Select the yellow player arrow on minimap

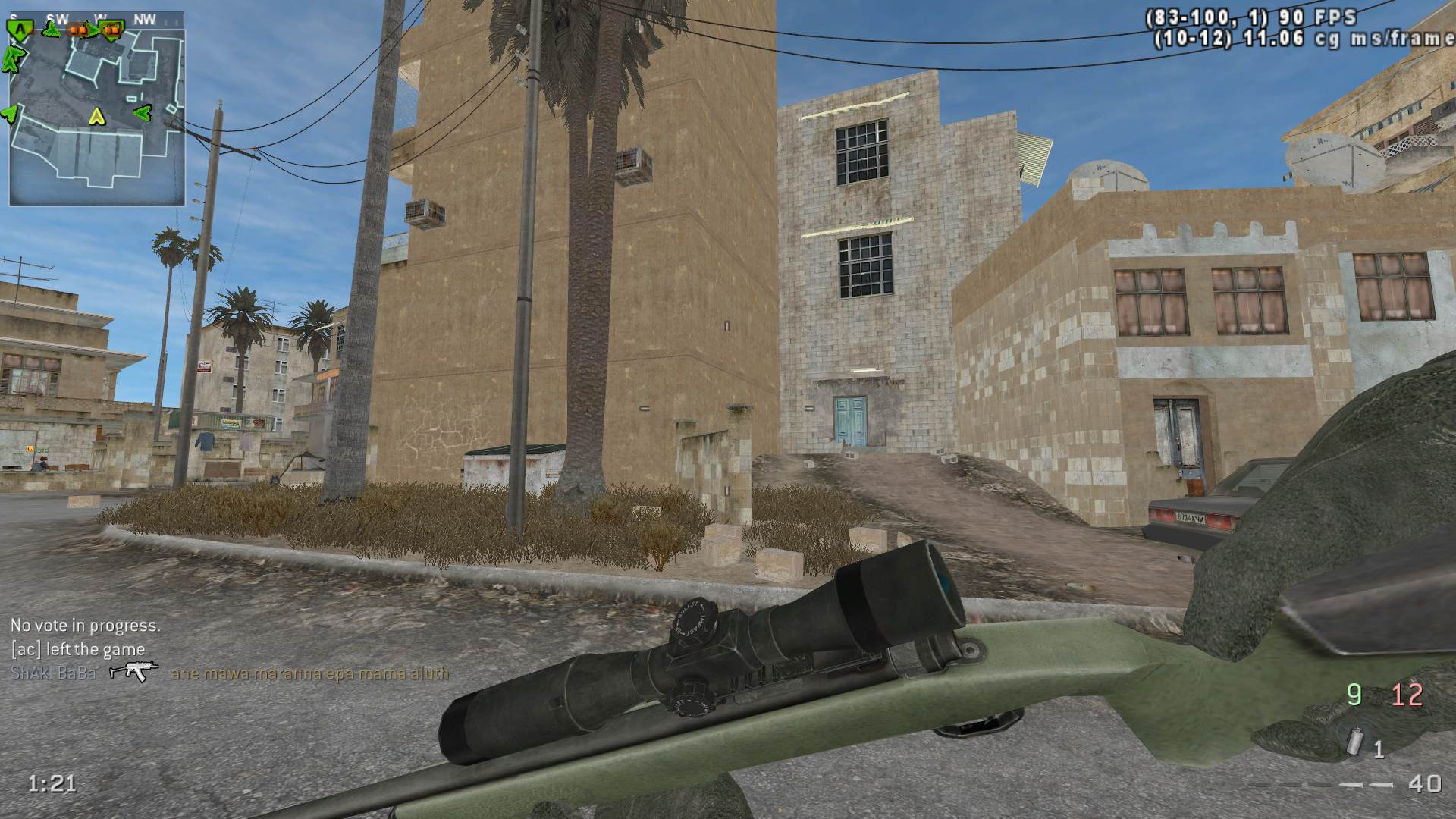[96, 116]
